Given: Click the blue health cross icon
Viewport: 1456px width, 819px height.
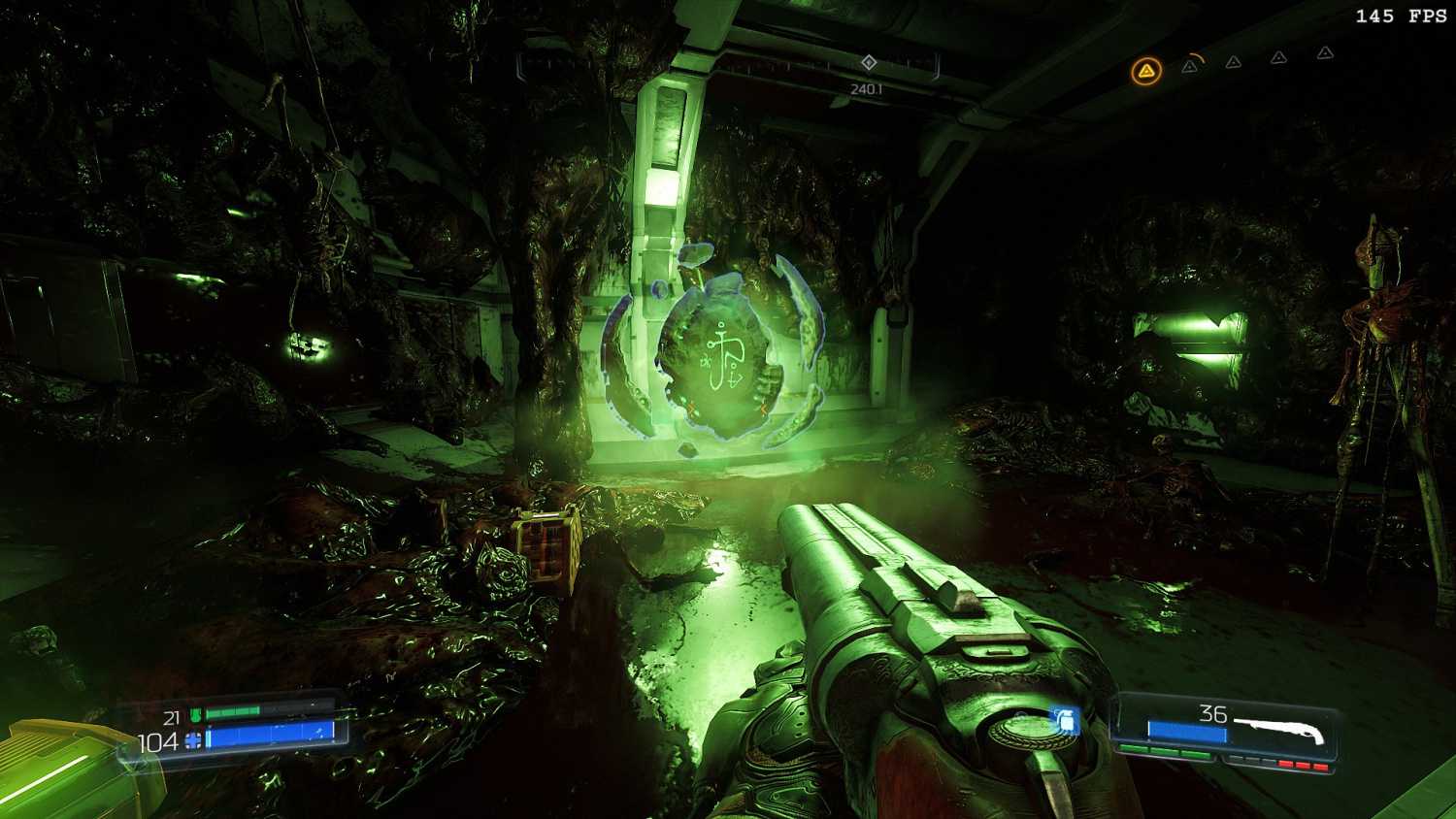Looking at the screenshot, I should tap(194, 741).
